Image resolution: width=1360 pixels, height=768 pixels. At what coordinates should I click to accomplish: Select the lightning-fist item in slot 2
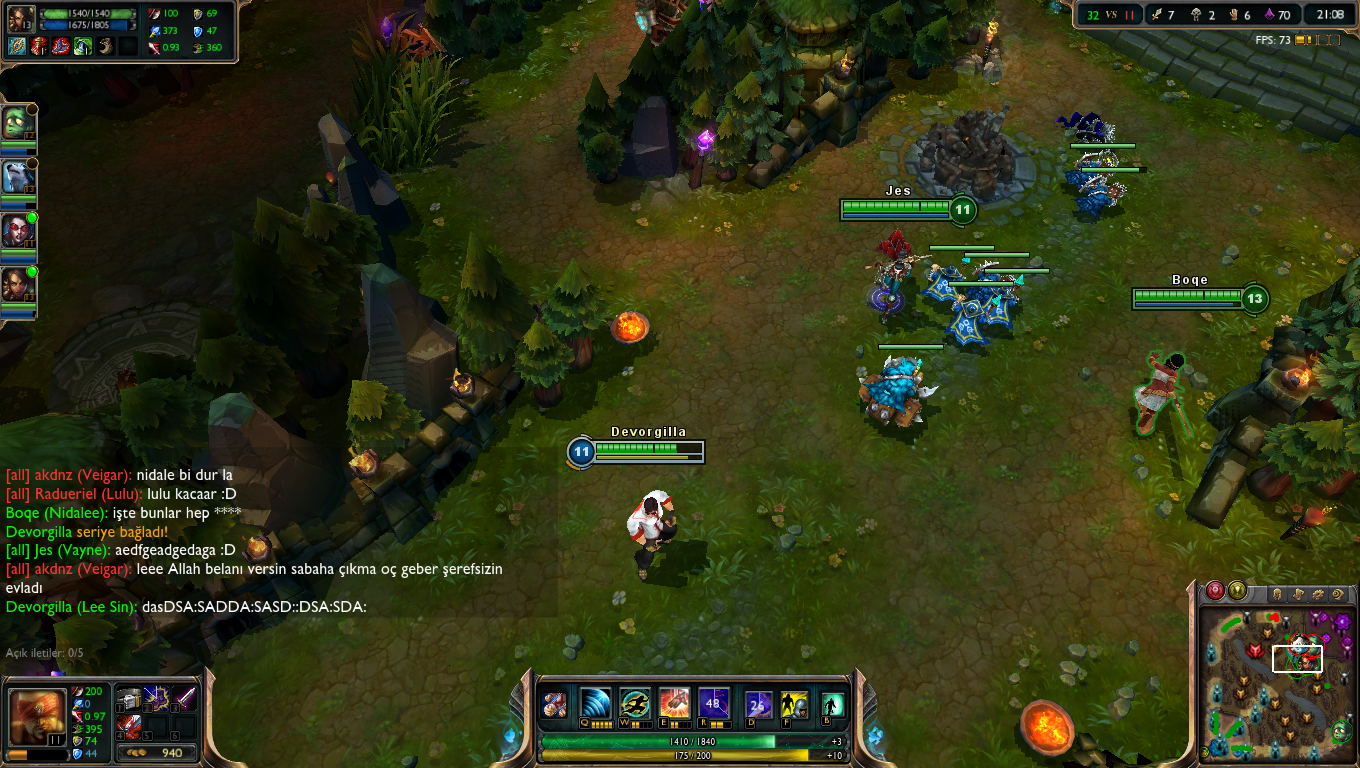[157, 698]
